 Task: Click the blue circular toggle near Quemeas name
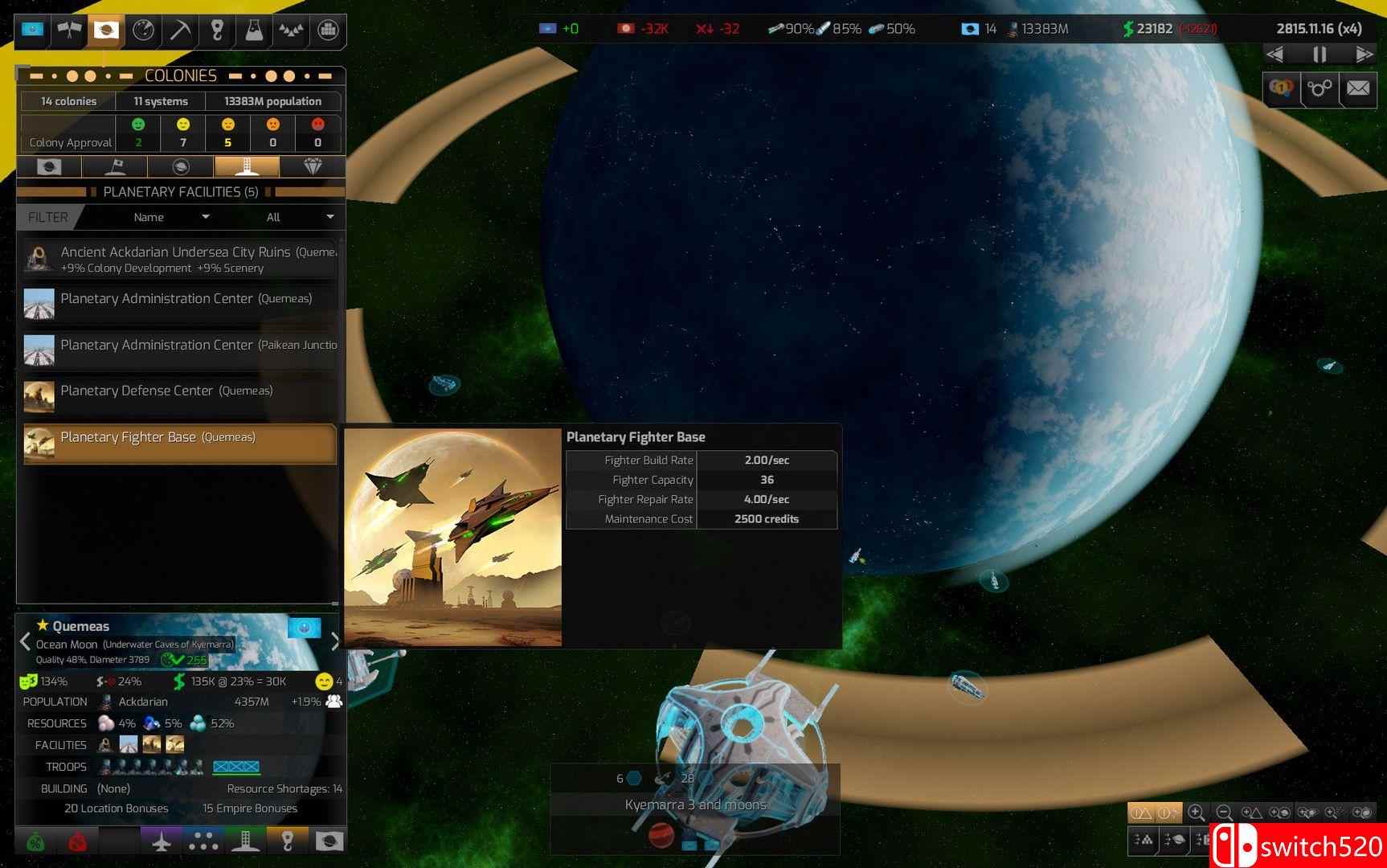tap(304, 628)
